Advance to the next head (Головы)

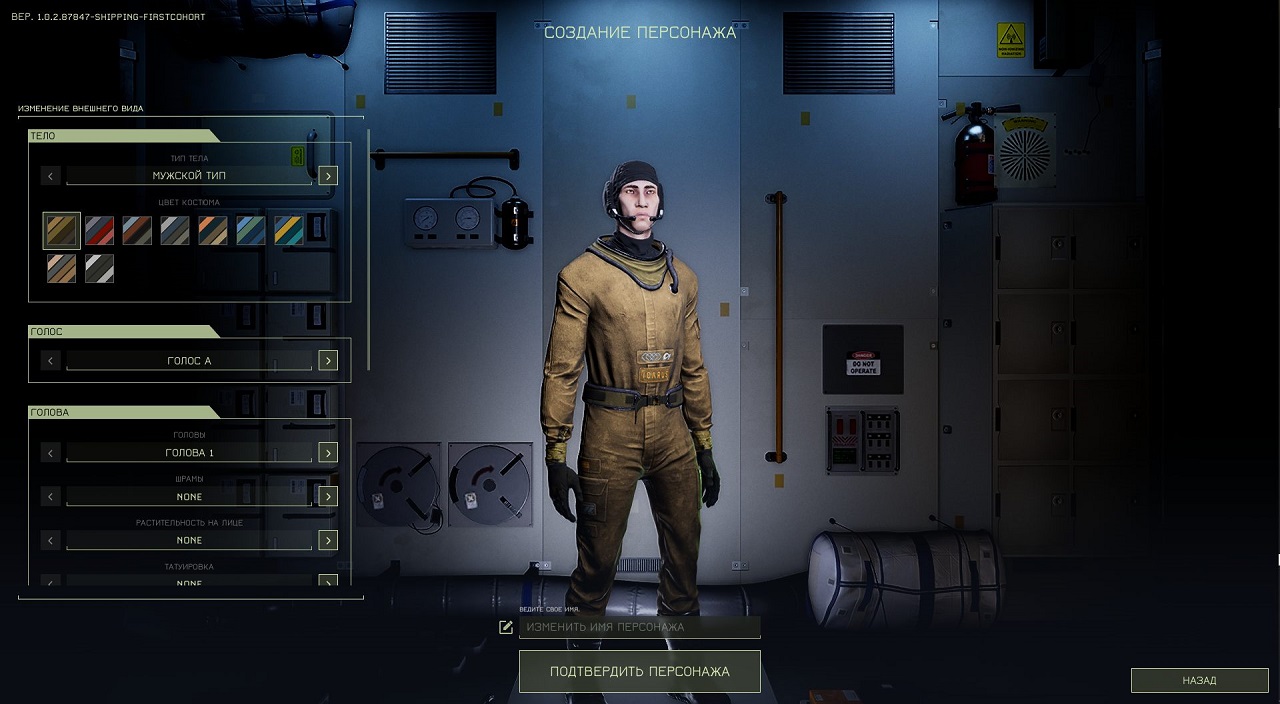328,453
